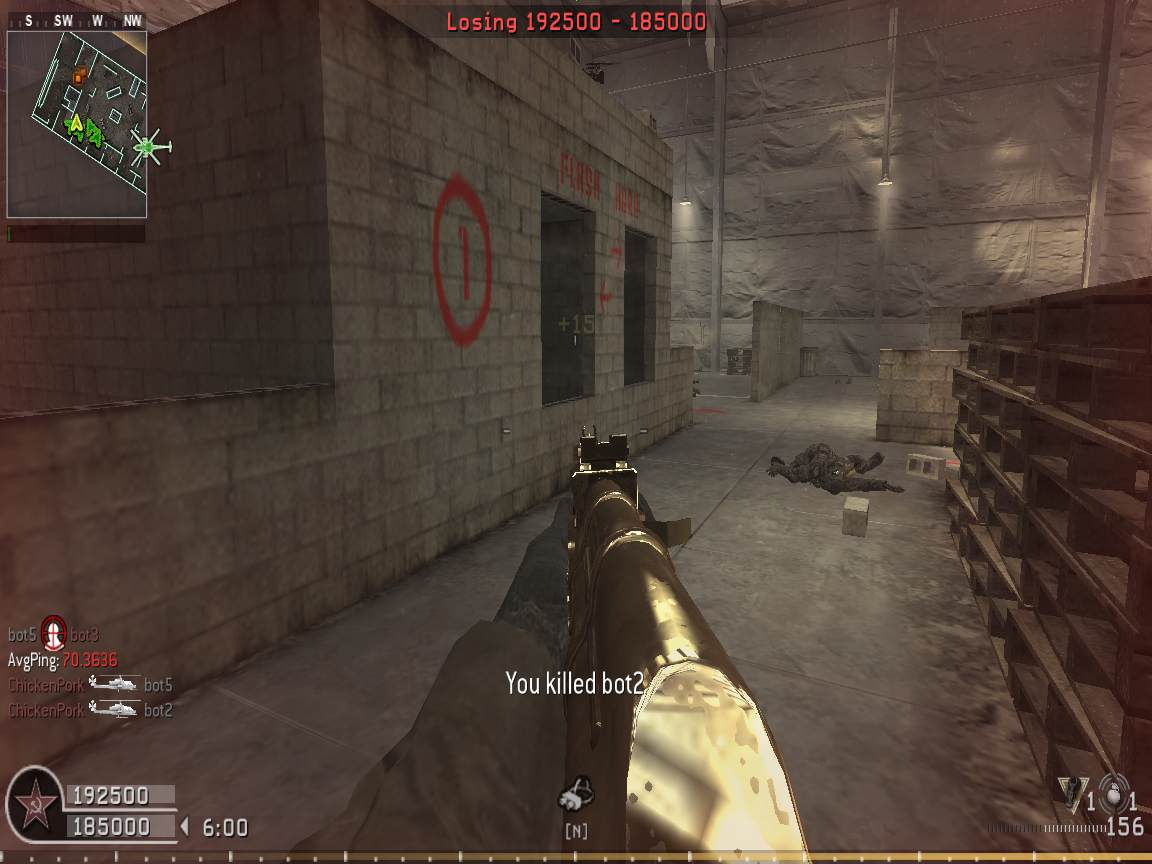Click the frag grenade icon

pyautogui.click(x=1111, y=789)
